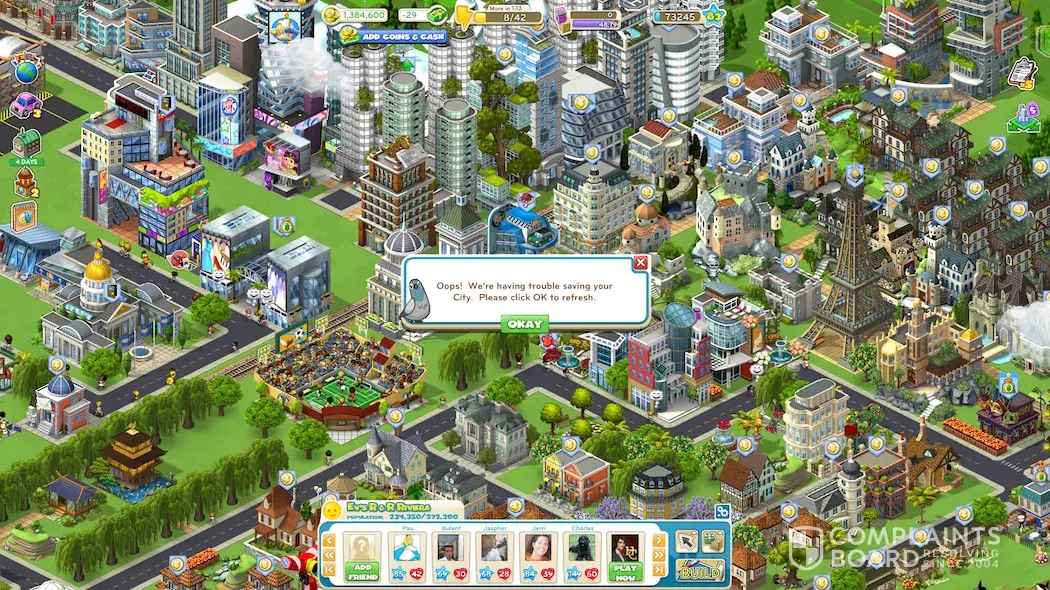Open the gift box inventory

click(713, 541)
